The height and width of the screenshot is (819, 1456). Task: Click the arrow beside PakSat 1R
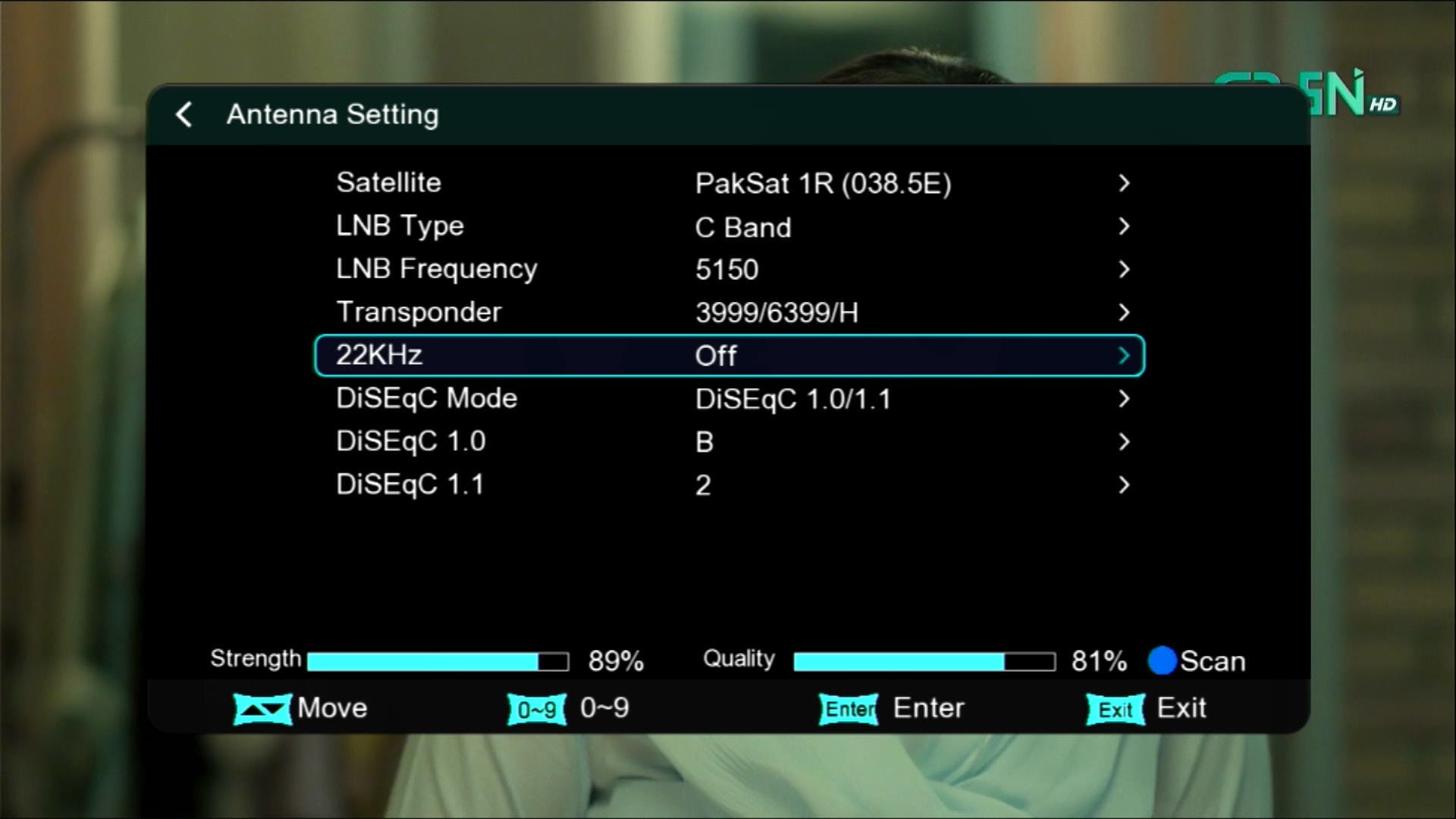(x=1124, y=183)
